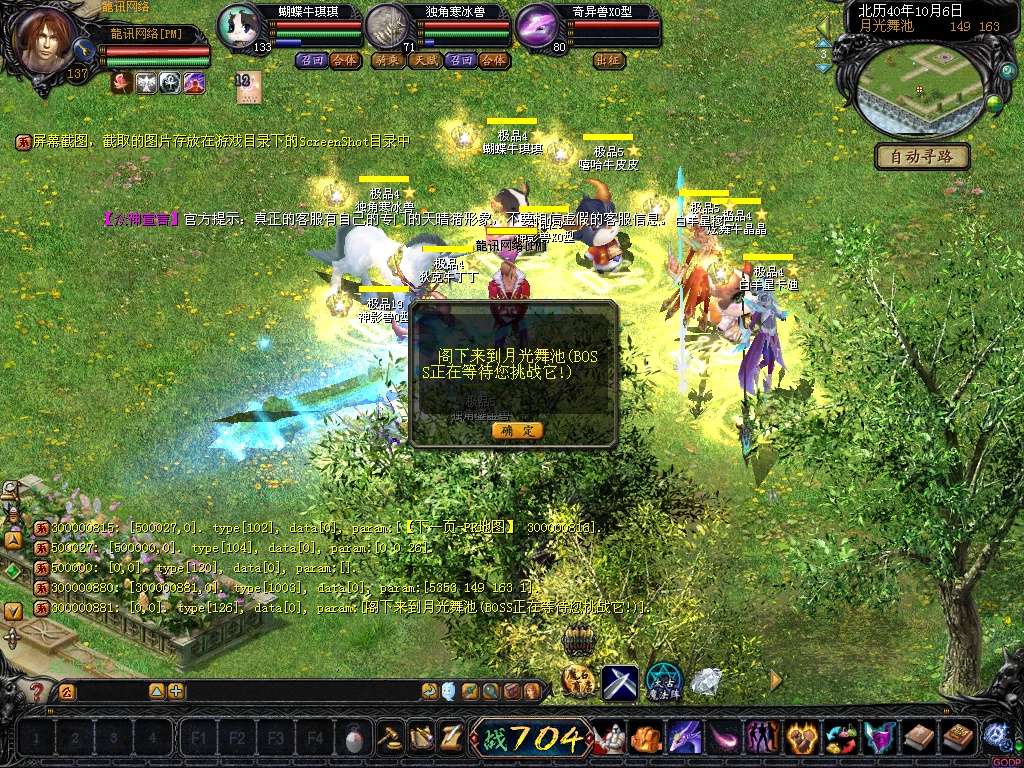Click the purple dragon icon in bottom toolbar
This screenshot has height=768, width=1024.
point(686,738)
